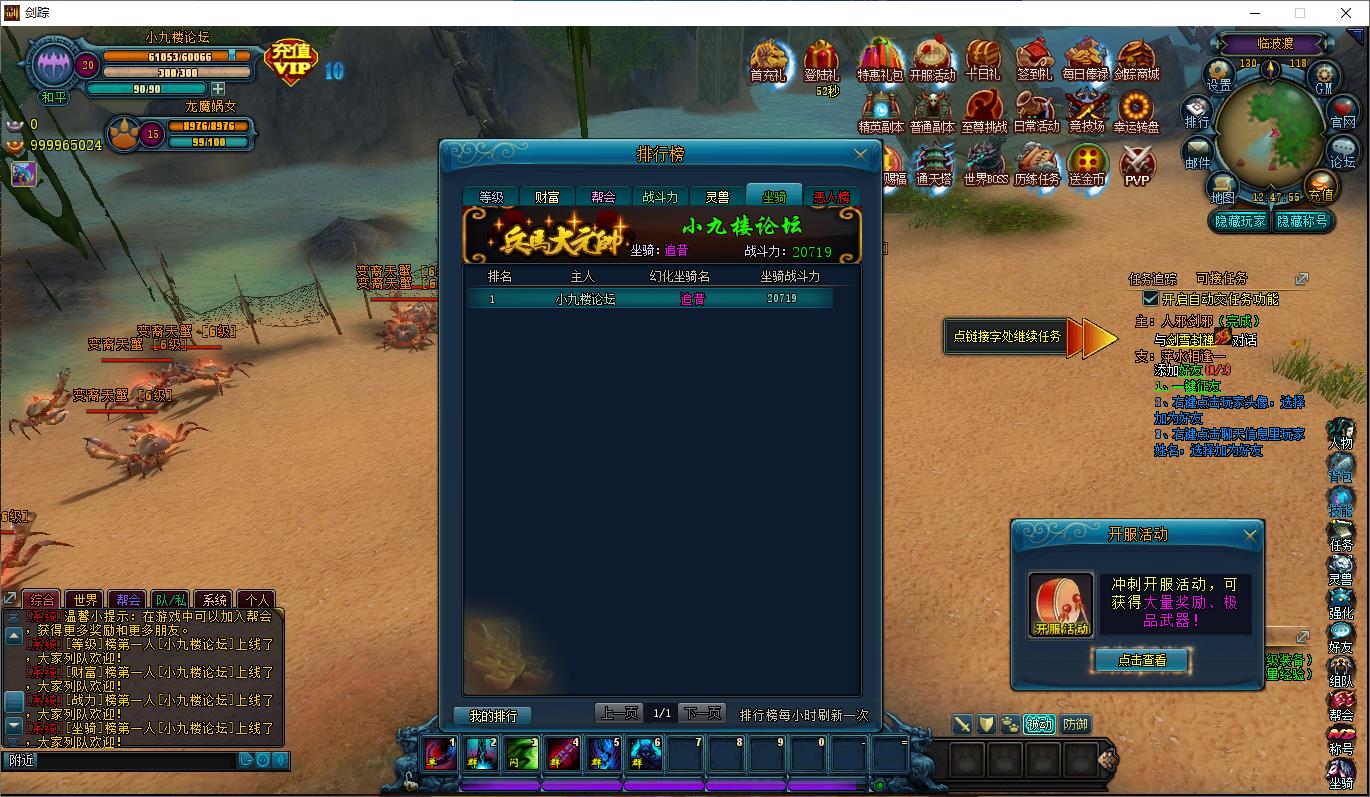This screenshot has height=797, width=1370.
Task: Switch to the 财富 ranking tab
Action: tap(547, 197)
